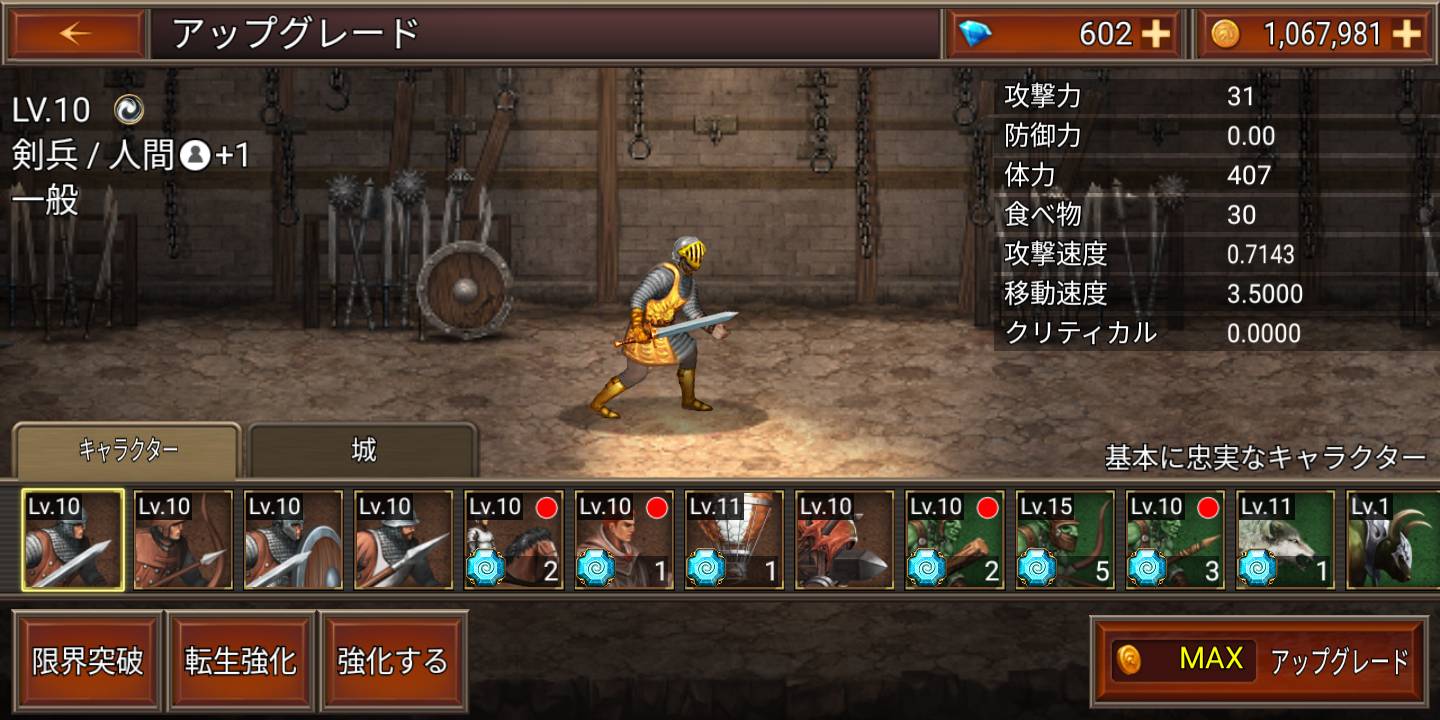
Task: Select the Lv.15 green archer thumbnail
Action: 1063,540
